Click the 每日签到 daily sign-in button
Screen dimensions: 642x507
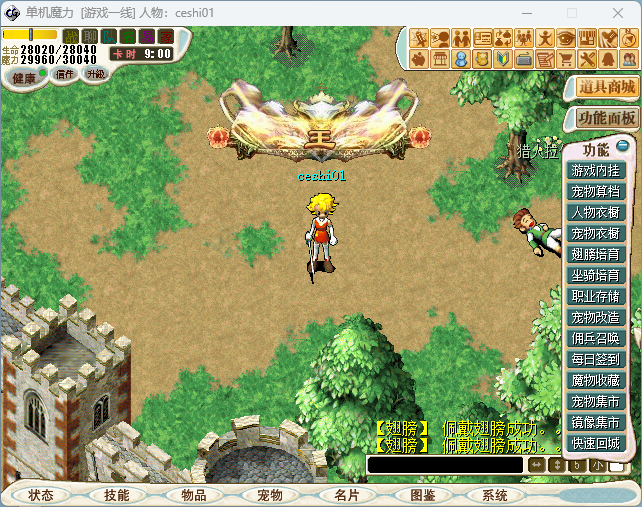click(x=595, y=359)
